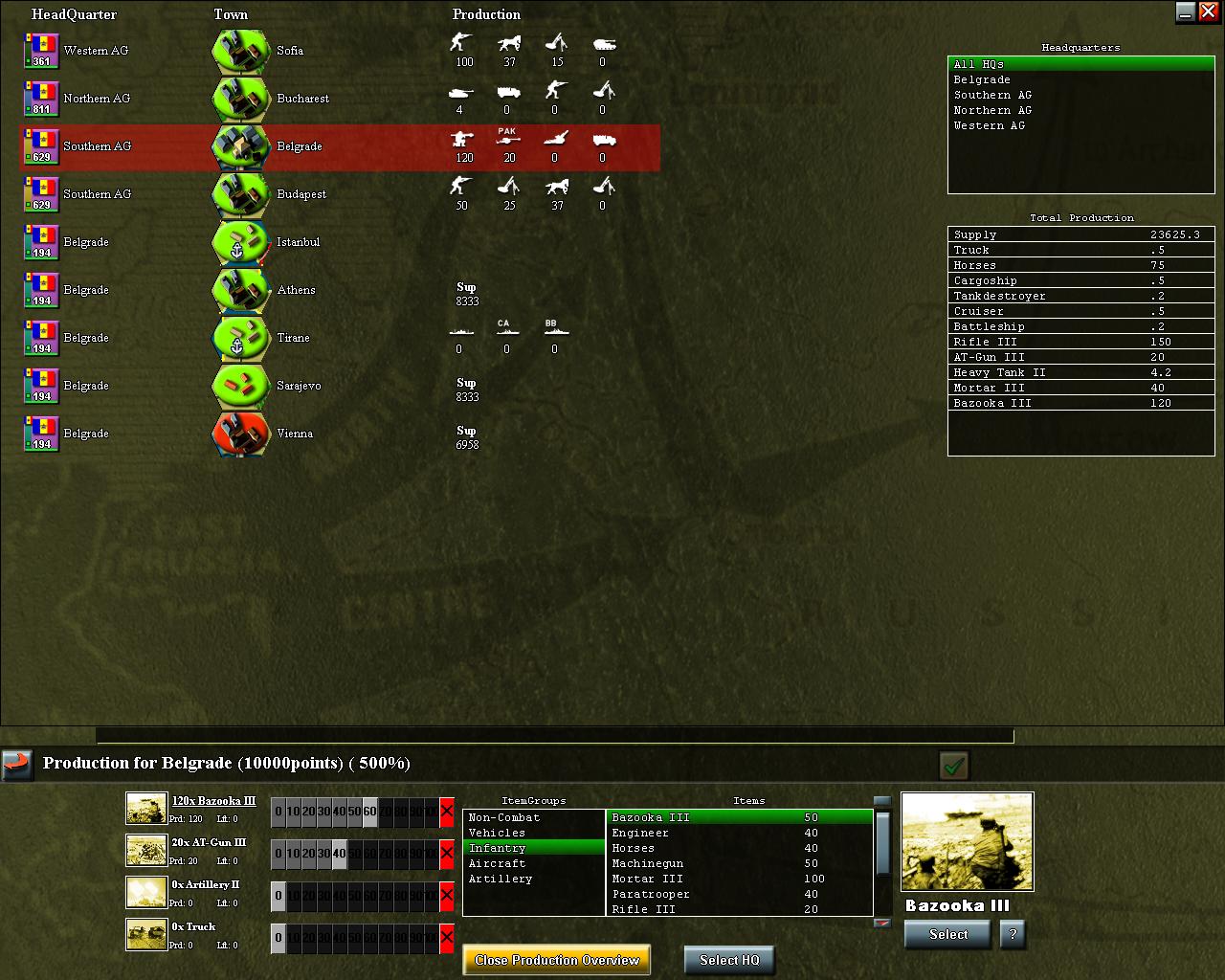This screenshot has width=1225, height=980.
Task: Click the Select HQ button
Action: coord(729,960)
